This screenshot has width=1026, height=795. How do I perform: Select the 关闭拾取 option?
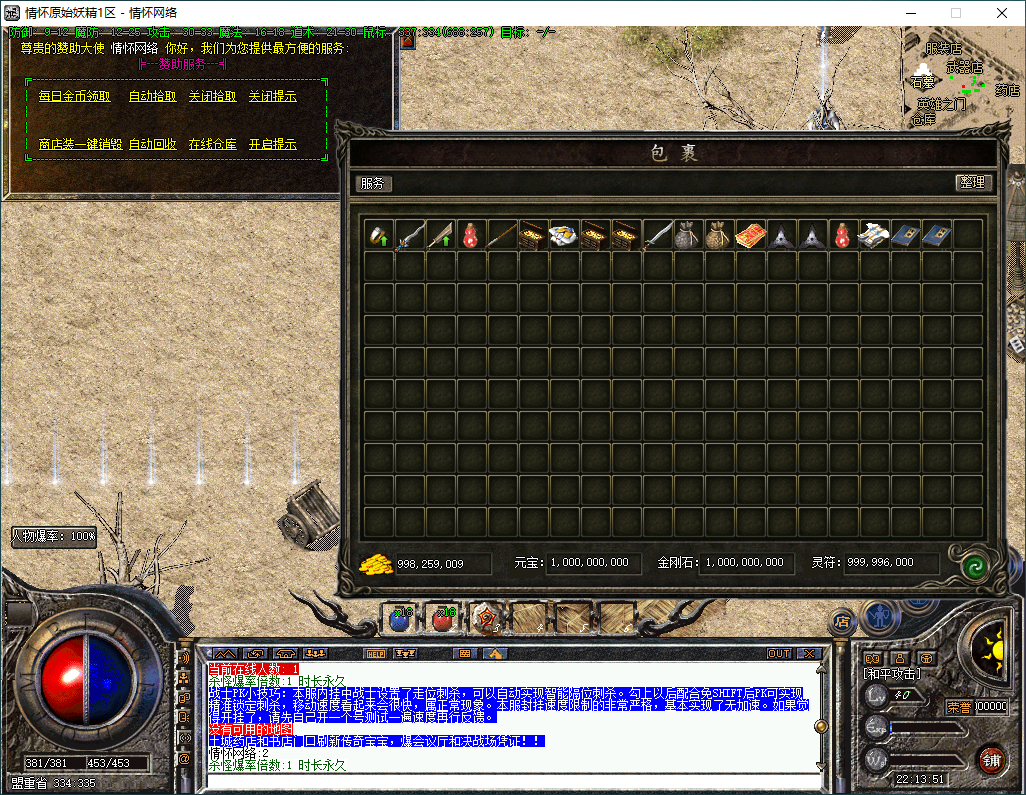click(x=212, y=96)
